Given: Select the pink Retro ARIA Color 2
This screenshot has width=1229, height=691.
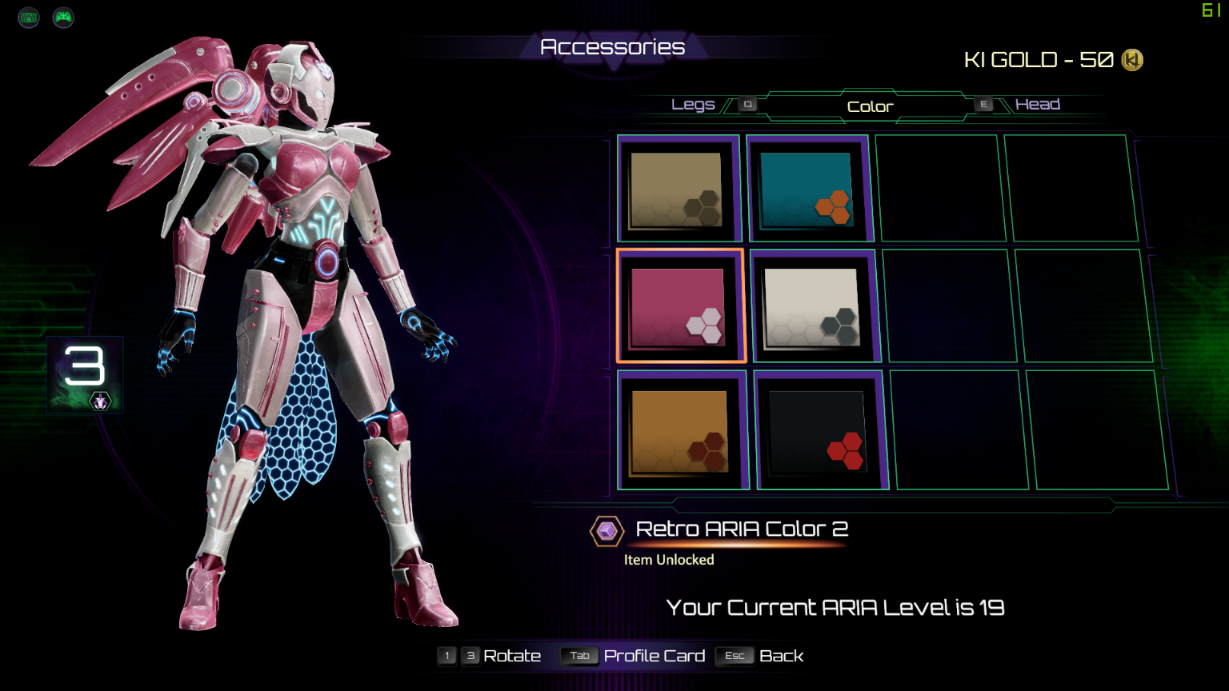Looking at the screenshot, I should click(680, 305).
